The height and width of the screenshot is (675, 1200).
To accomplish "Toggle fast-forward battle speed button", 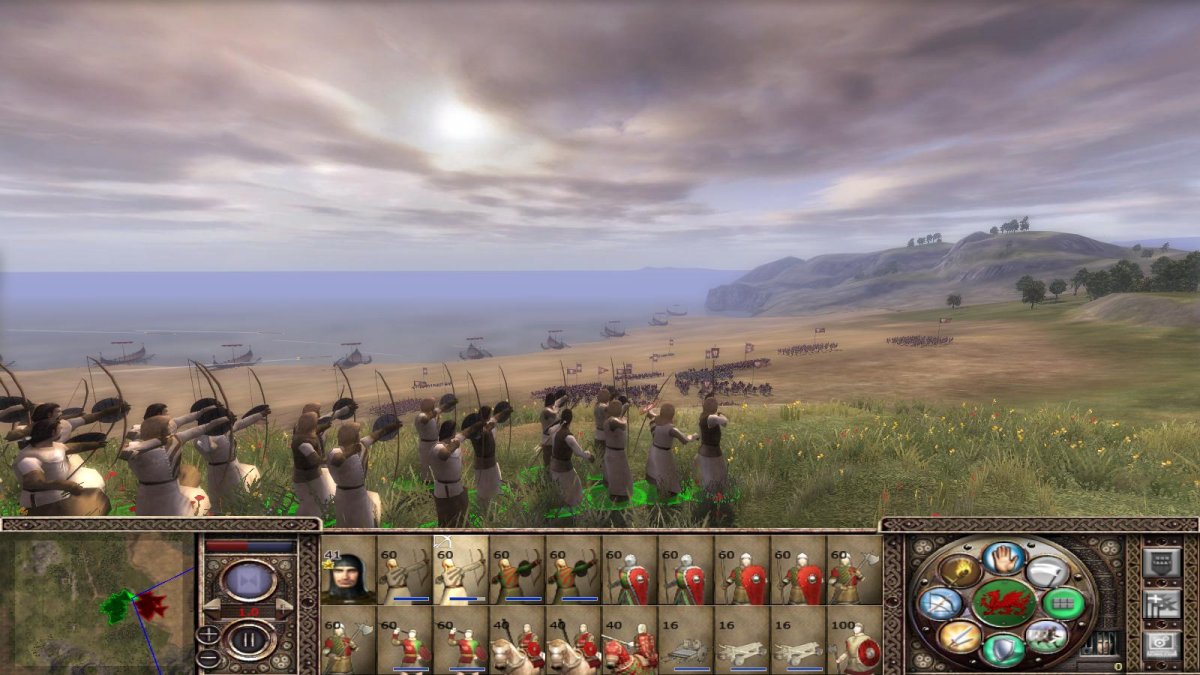I will tap(248, 579).
